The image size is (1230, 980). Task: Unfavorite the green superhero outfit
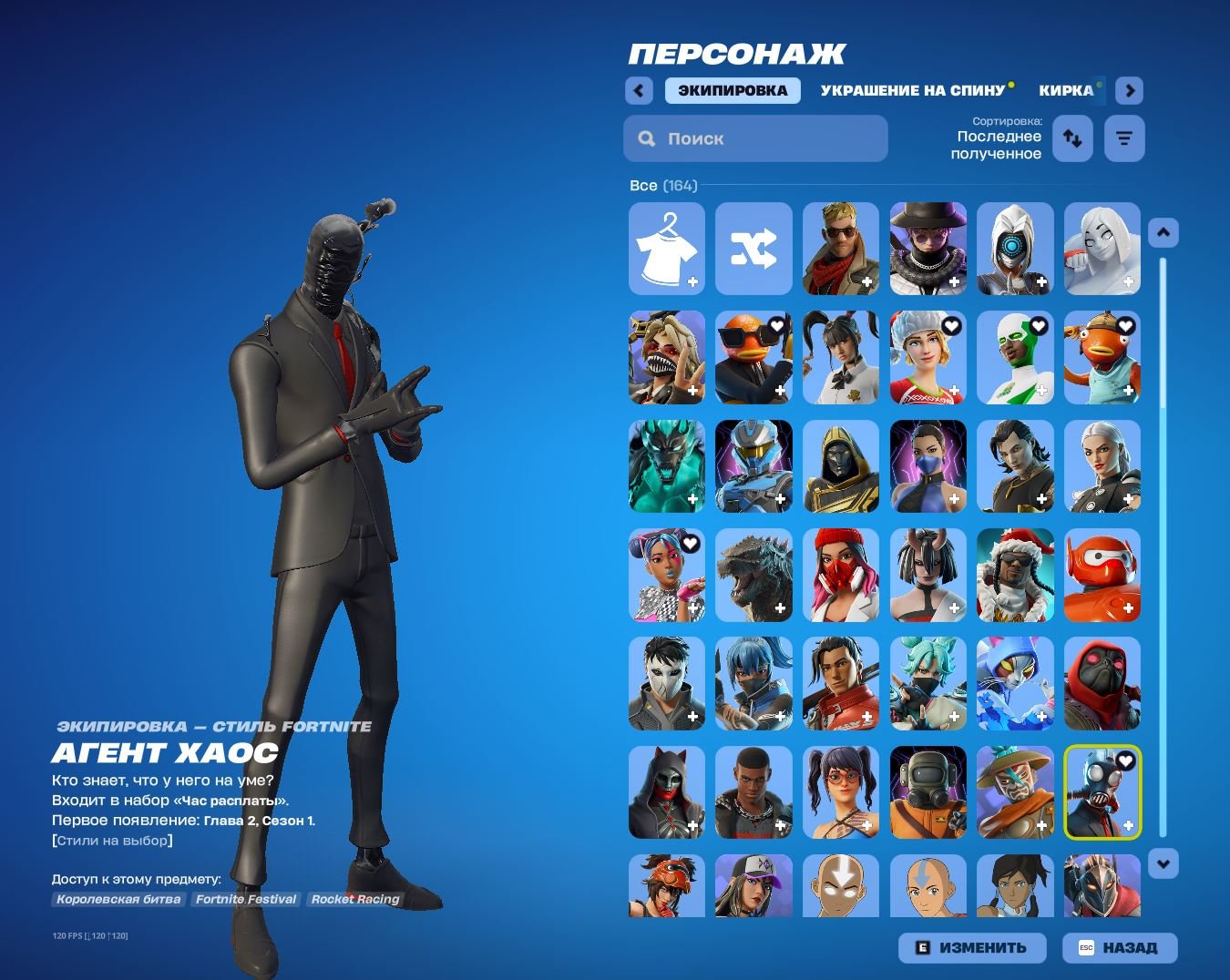(x=1039, y=325)
